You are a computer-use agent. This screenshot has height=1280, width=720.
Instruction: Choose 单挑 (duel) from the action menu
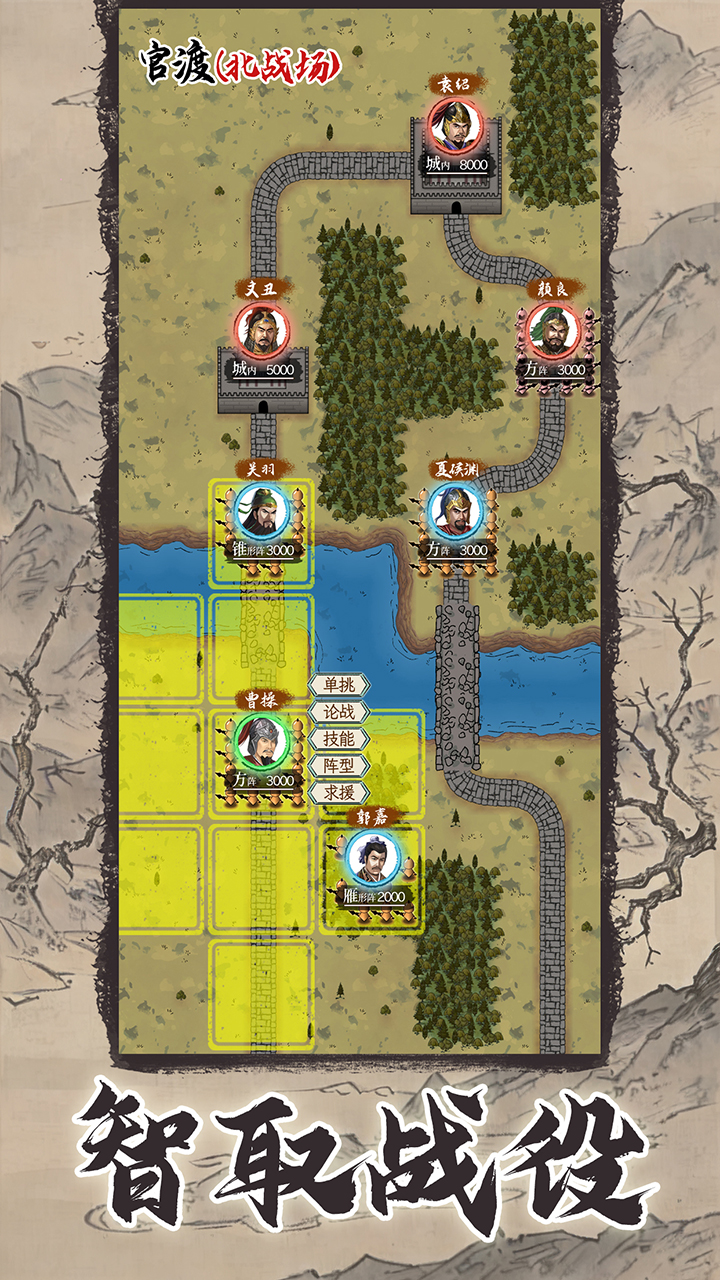coord(338,685)
